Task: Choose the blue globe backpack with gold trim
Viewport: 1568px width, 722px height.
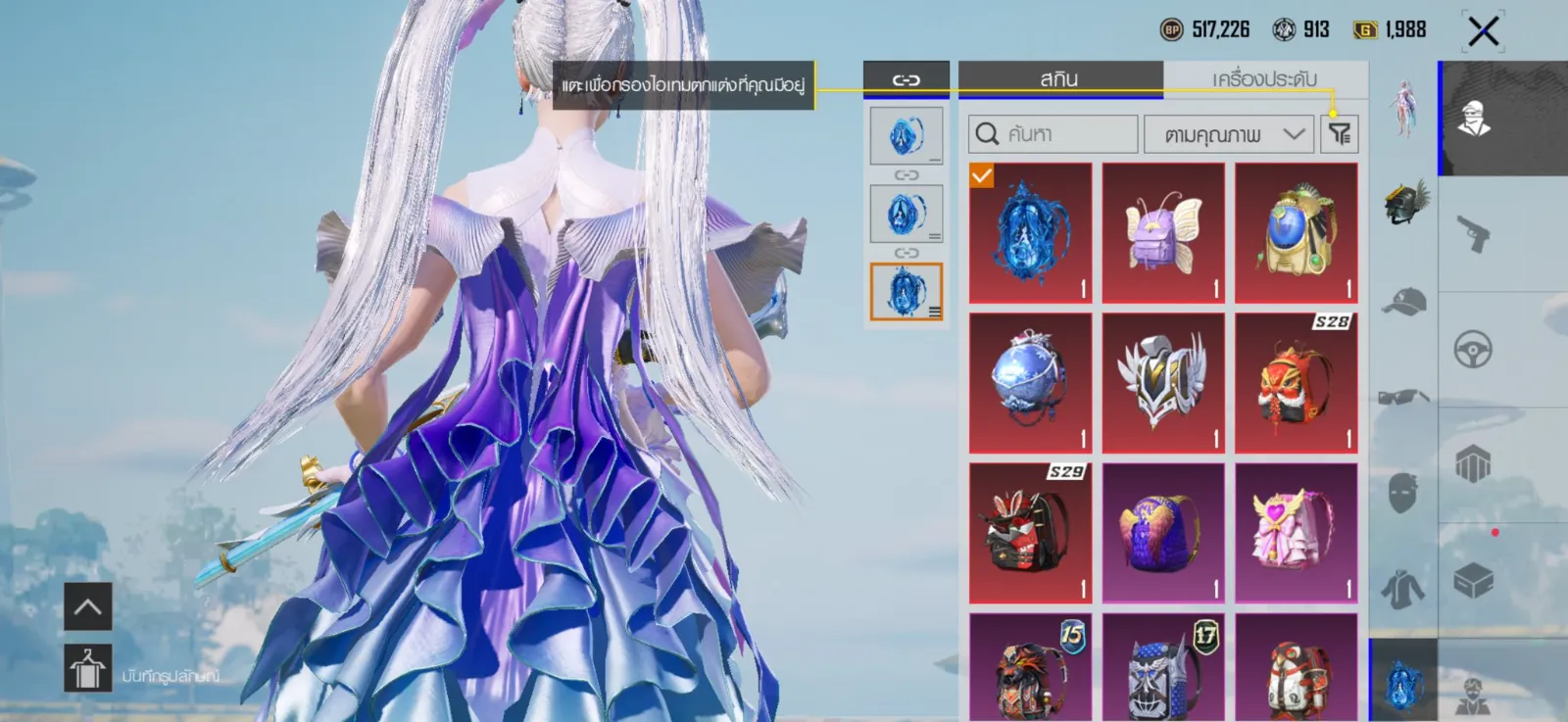Action: (1296, 233)
